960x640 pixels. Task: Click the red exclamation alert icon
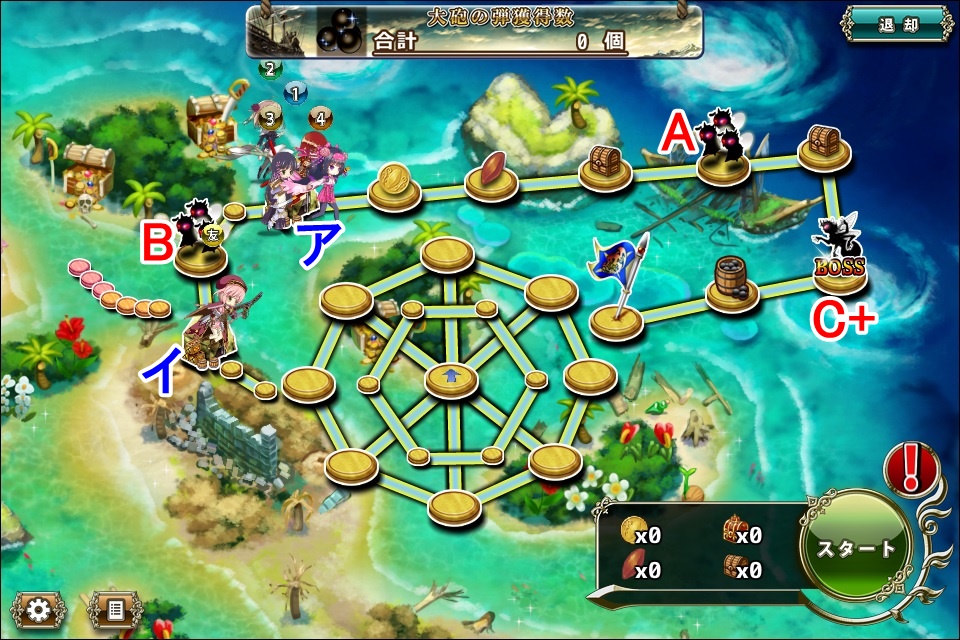[x=911, y=468]
